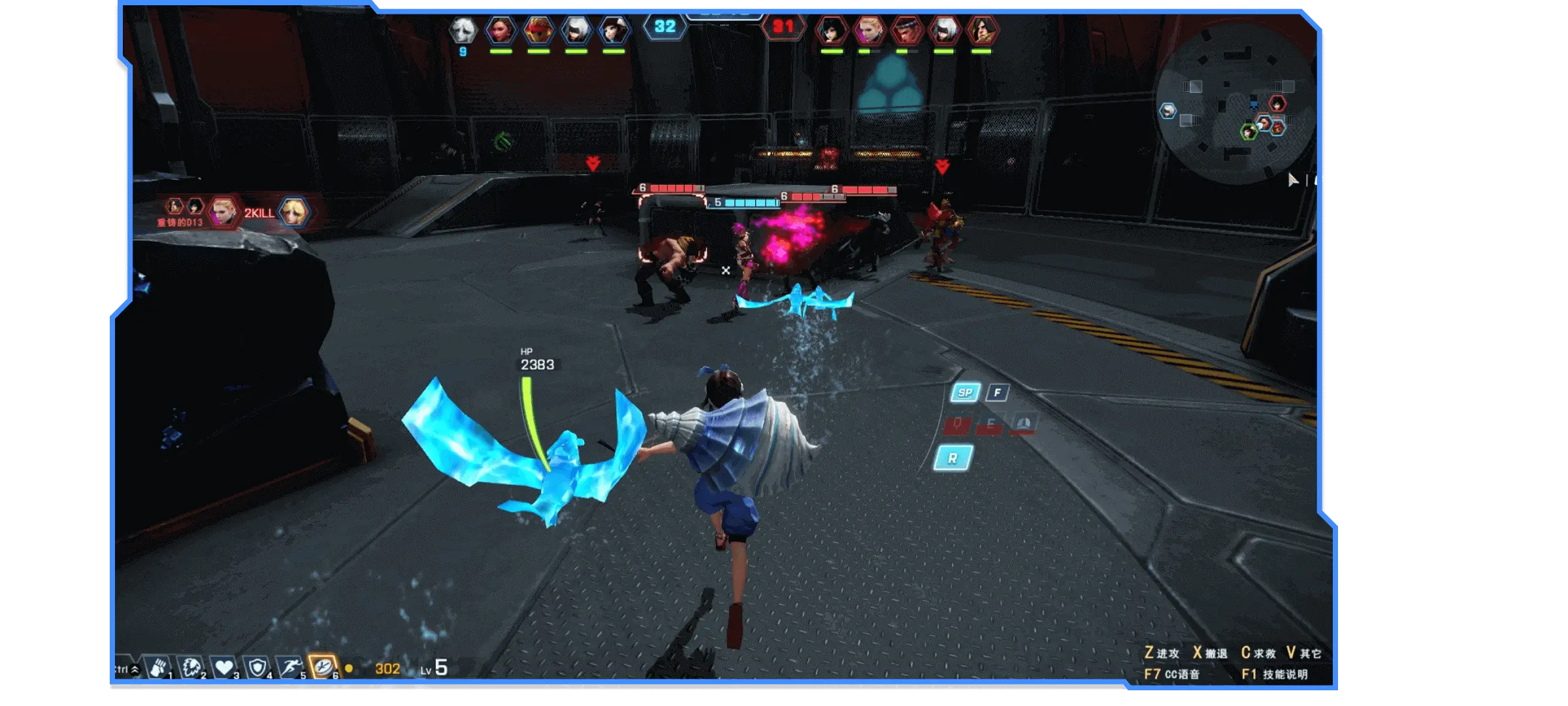Click the 2KILL kill feed notification
The image size is (1568, 706).
[259, 213]
